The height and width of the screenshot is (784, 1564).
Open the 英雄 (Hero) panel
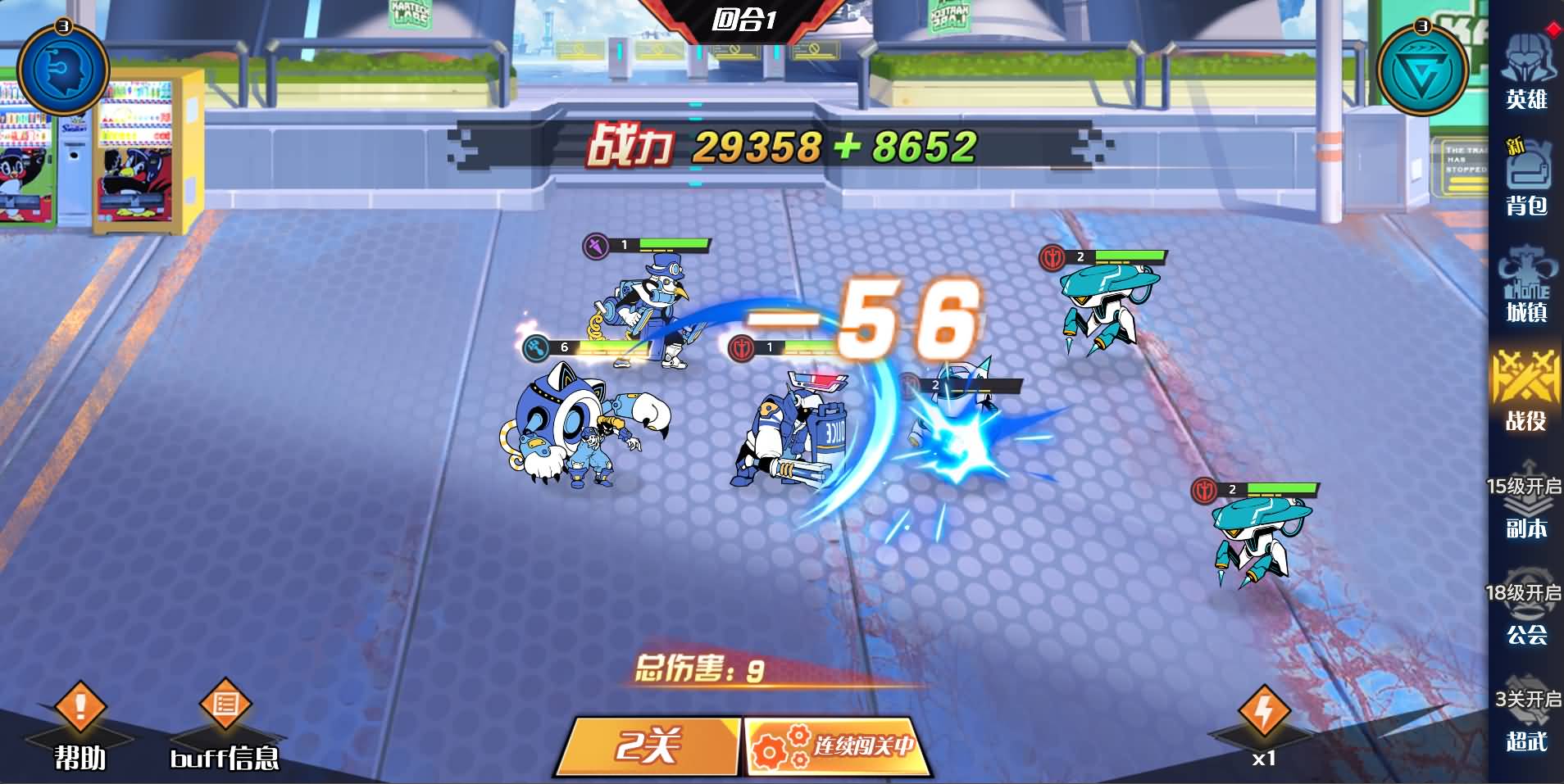click(1526, 74)
